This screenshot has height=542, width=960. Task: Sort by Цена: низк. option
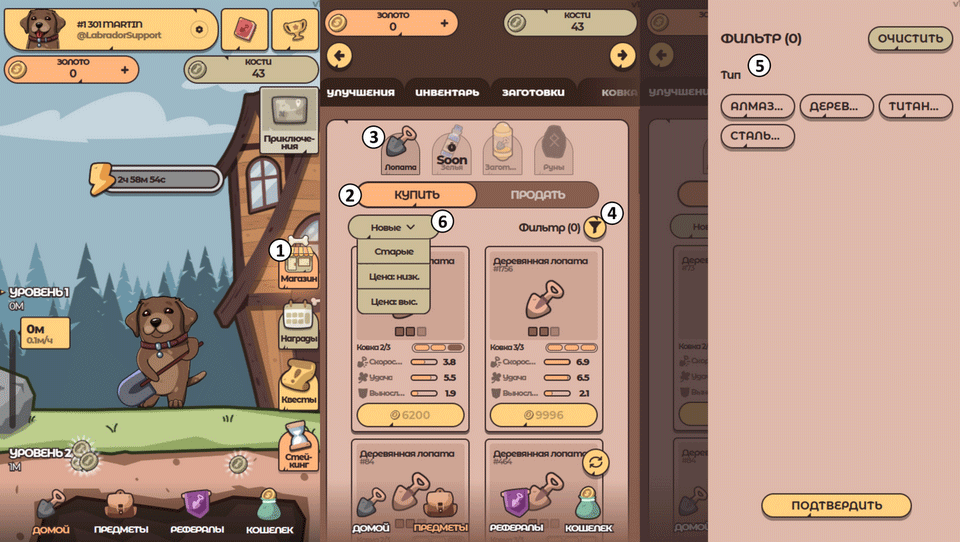click(x=393, y=276)
